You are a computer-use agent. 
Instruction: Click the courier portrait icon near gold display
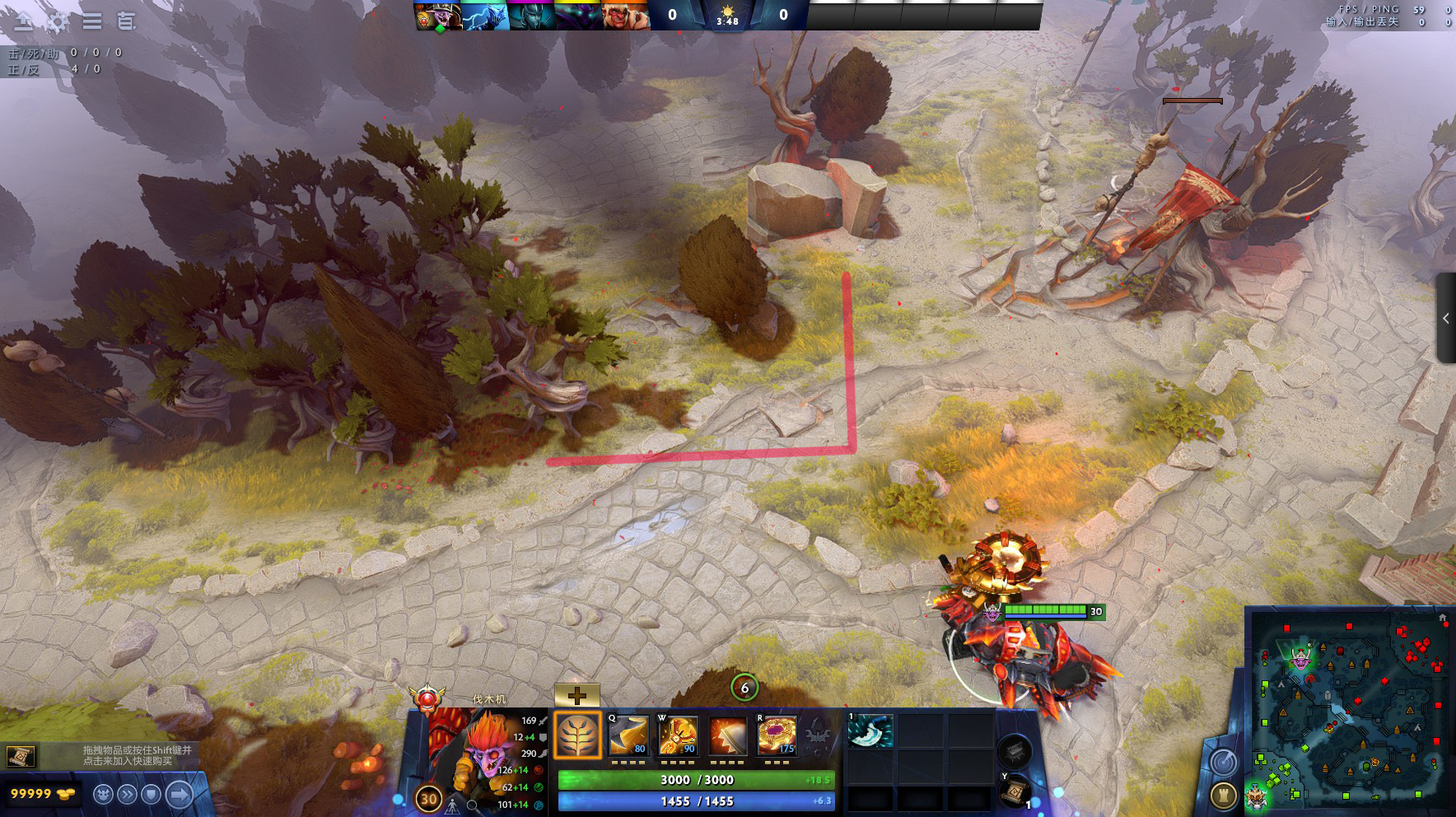(102, 795)
